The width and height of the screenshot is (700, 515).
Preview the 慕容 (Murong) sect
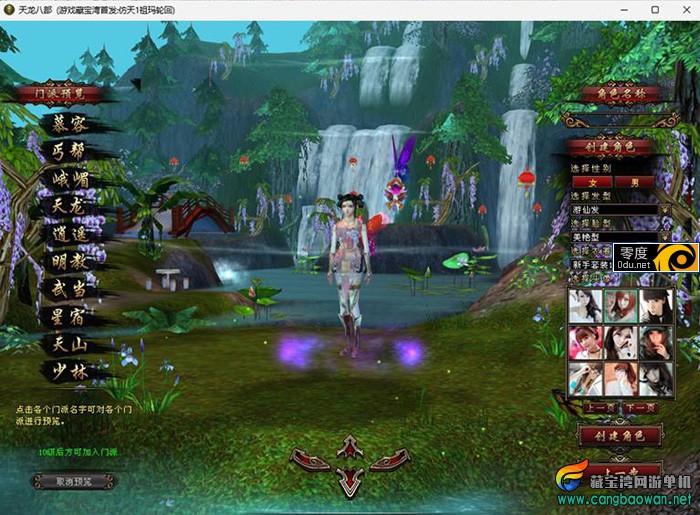pos(70,125)
